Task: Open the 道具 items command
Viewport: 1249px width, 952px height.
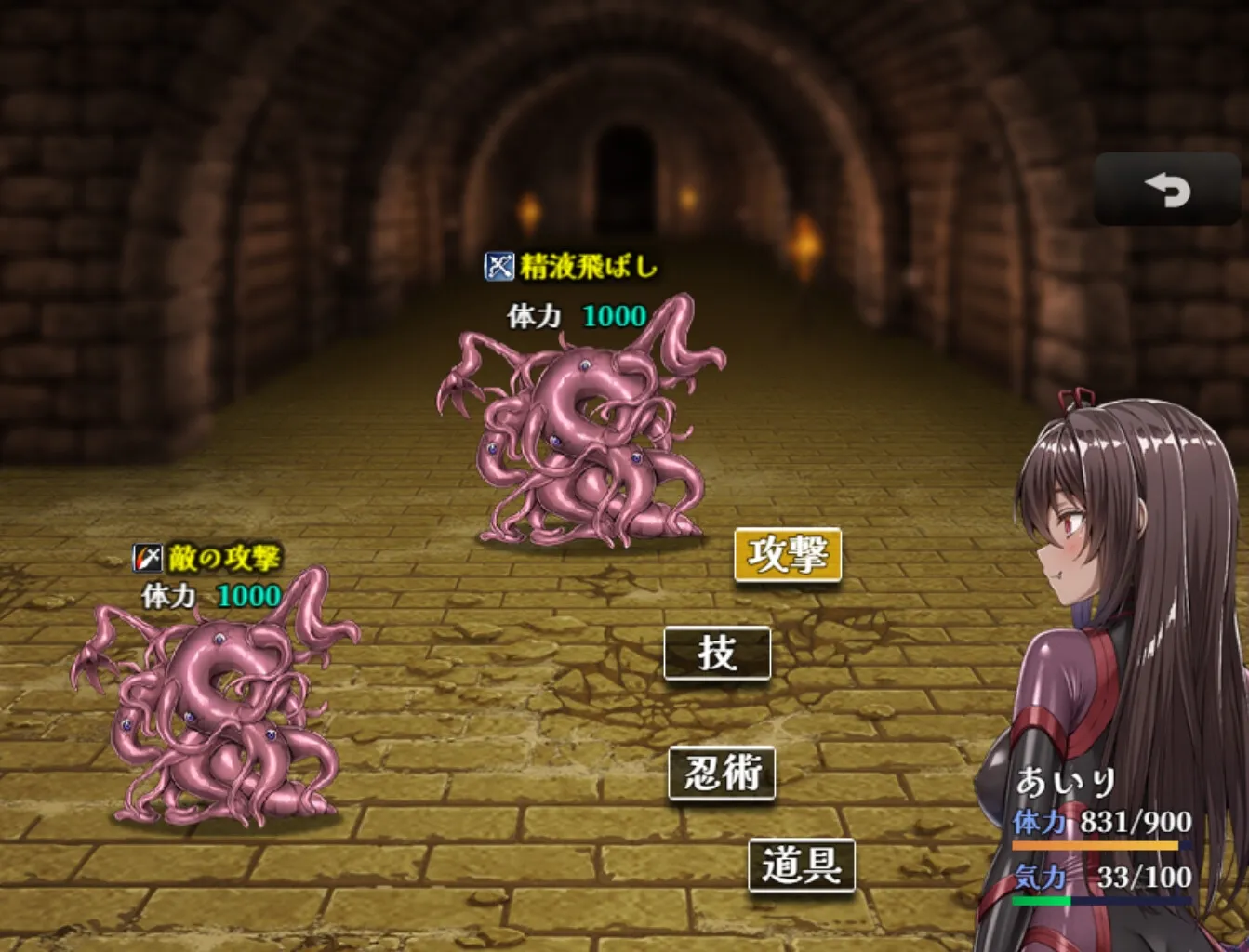Action: [801, 866]
